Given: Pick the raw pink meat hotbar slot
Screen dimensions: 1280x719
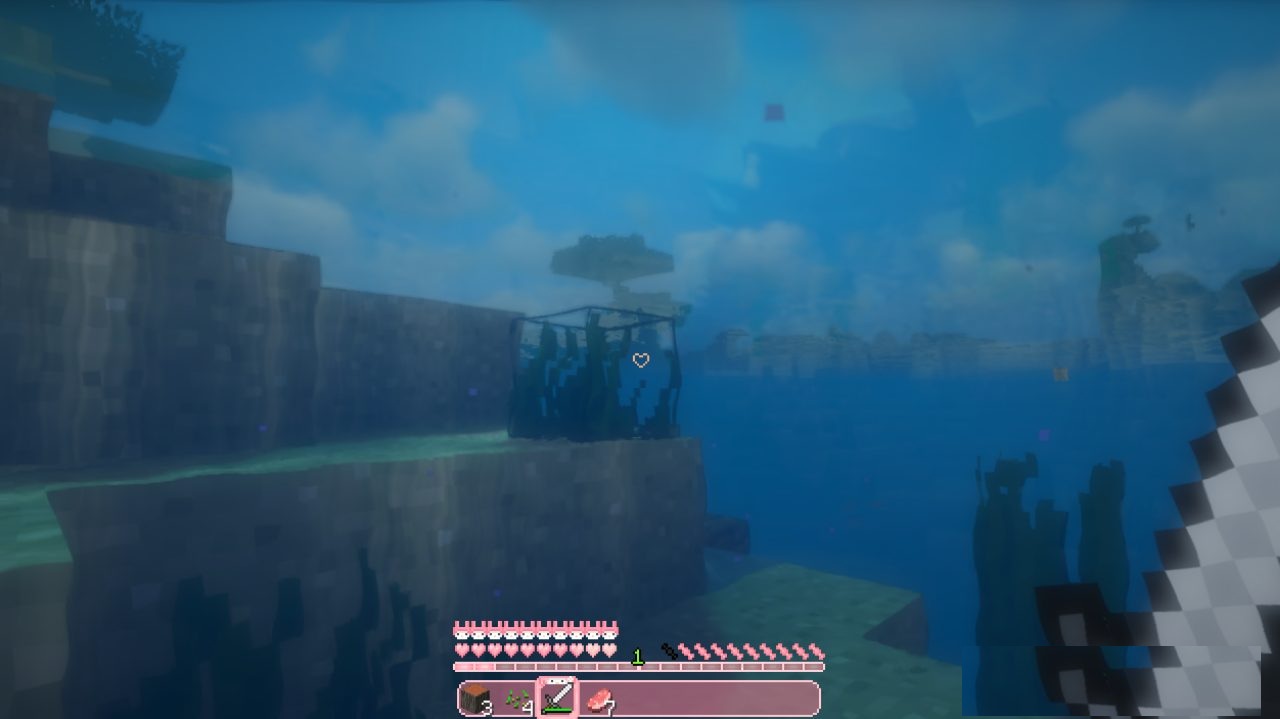Looking at the screenshot, I should click(x=597, y=698).
